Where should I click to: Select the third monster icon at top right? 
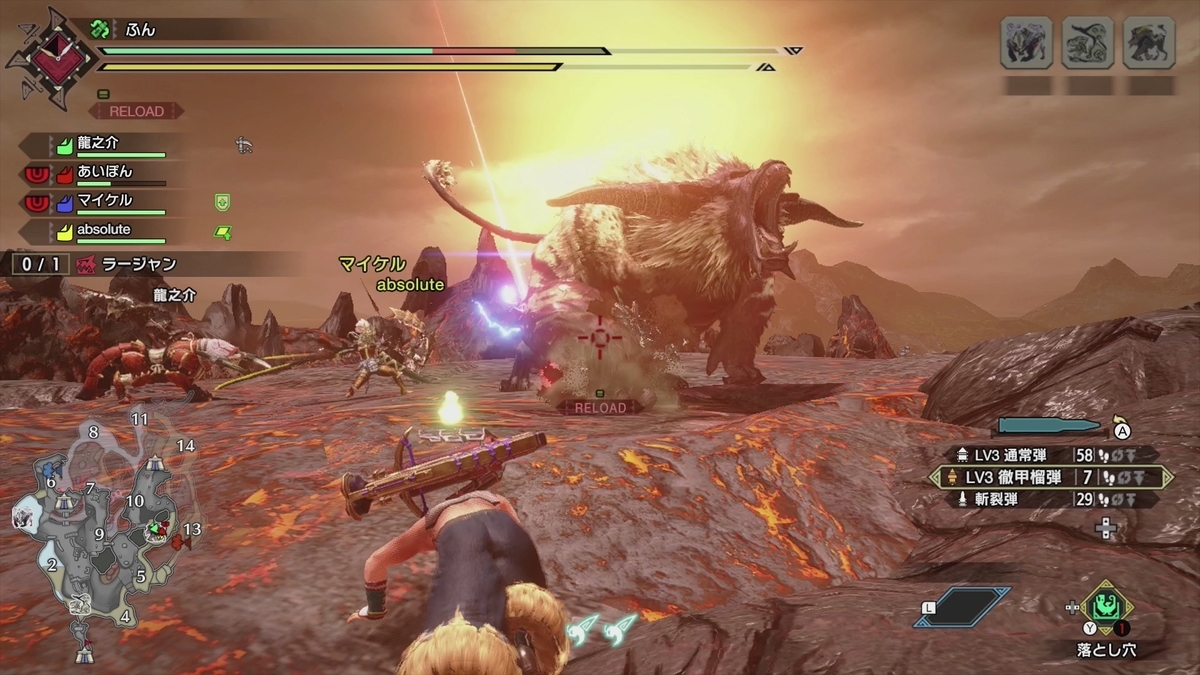1148,43
